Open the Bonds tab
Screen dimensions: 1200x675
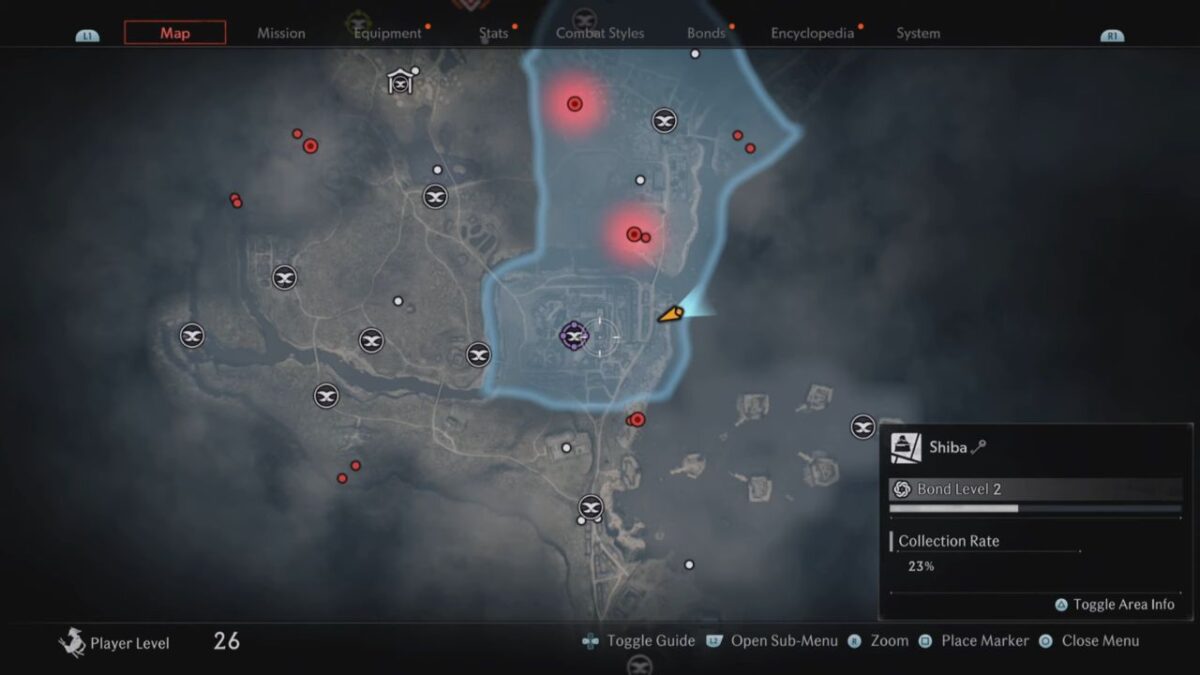pos(706,33)
